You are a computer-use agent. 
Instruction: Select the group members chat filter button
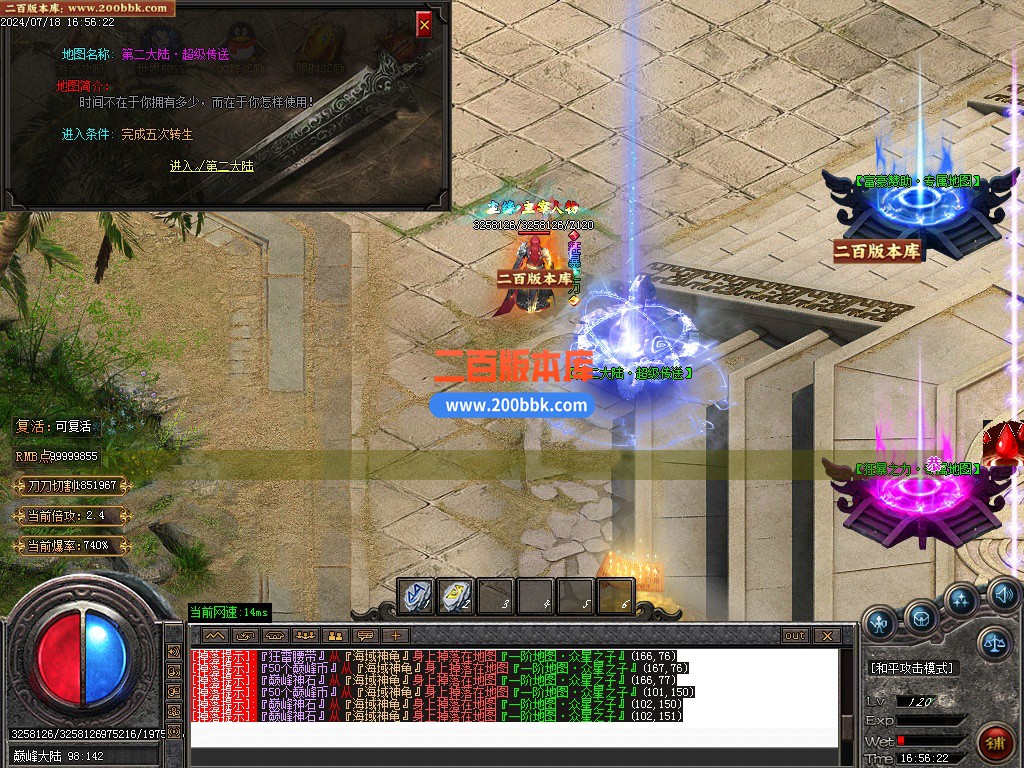(305, 635)
